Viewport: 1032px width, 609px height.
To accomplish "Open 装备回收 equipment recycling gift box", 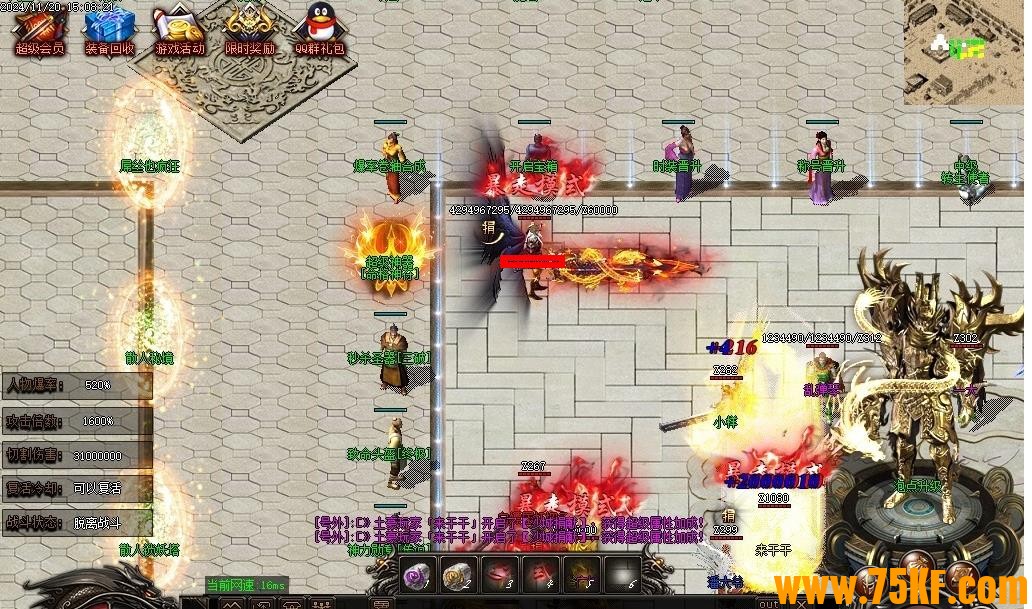I will tap(109, 30).
